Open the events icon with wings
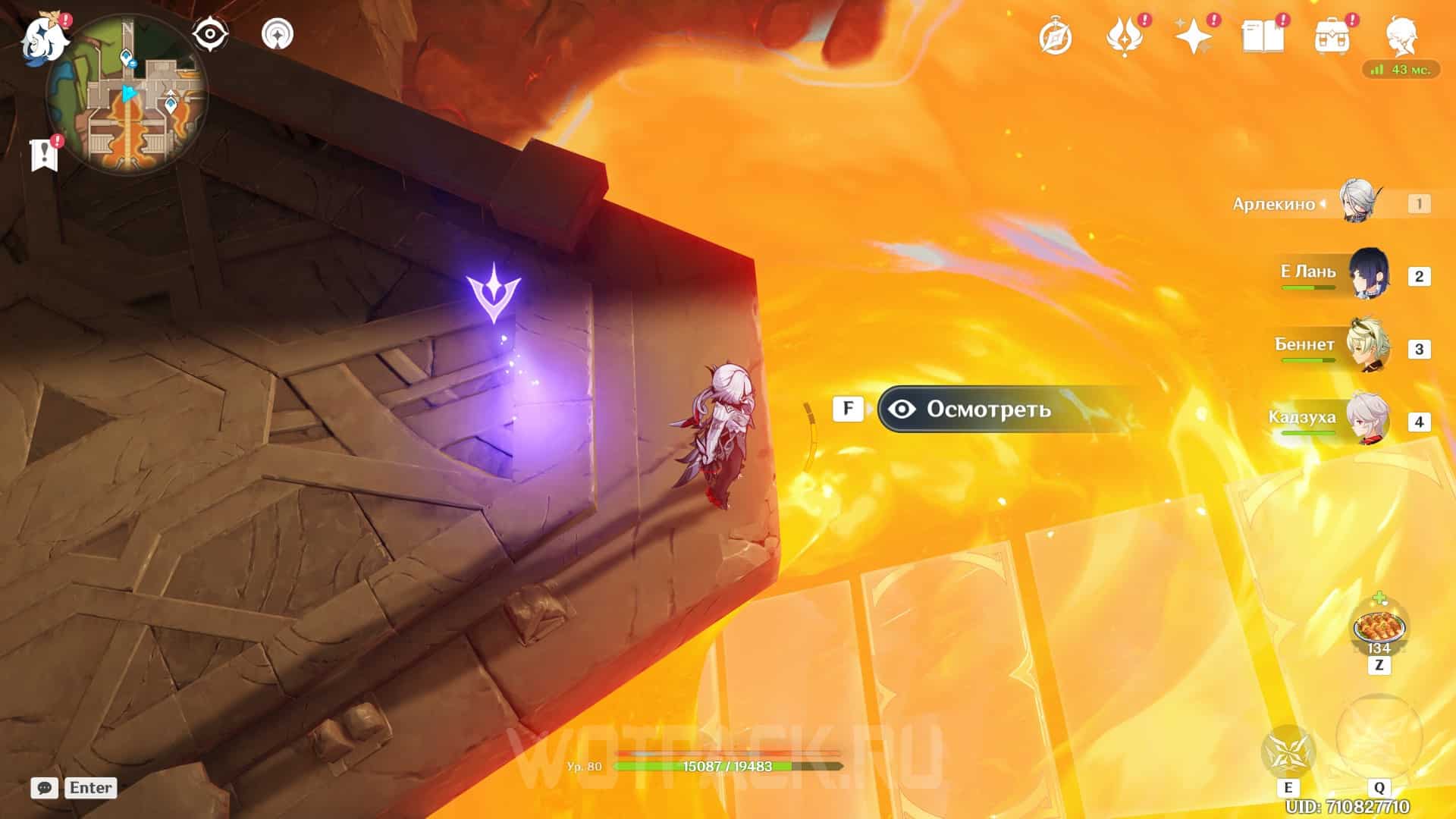This screenshot has height=819, width=1456. point(1124,36)
